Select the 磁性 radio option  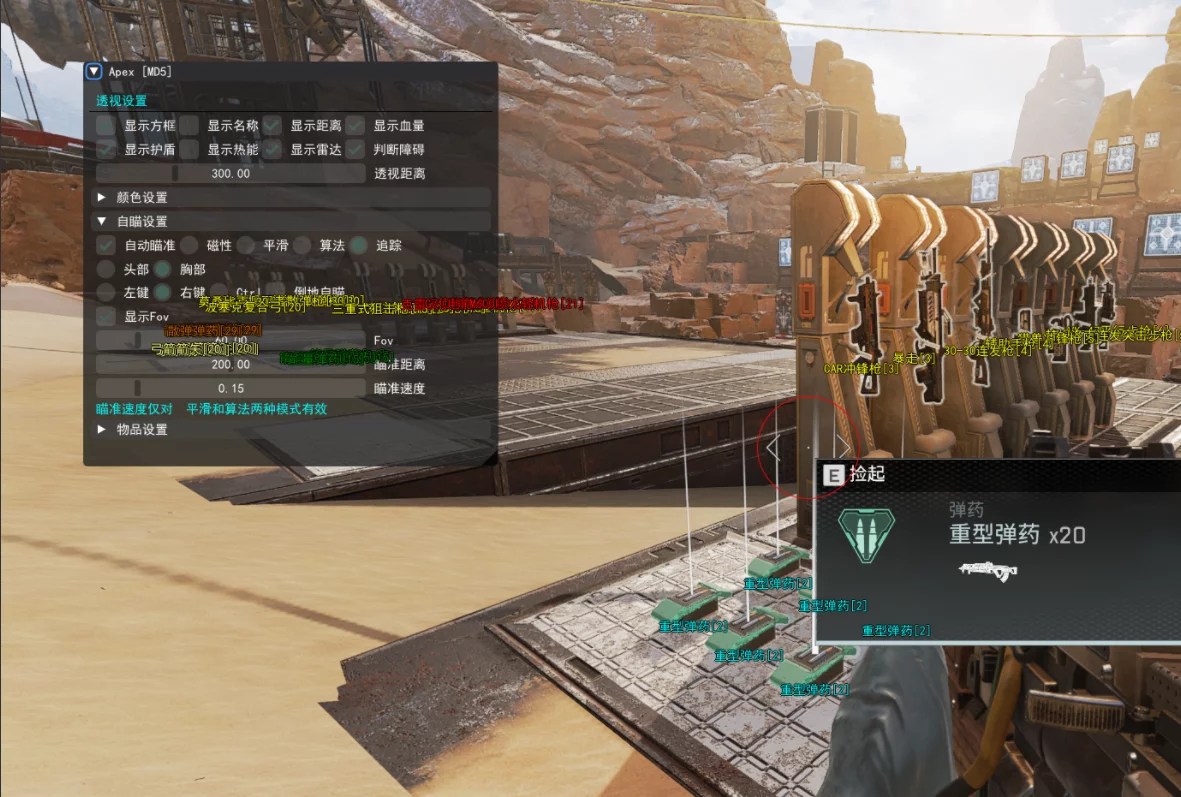(189, 245)
